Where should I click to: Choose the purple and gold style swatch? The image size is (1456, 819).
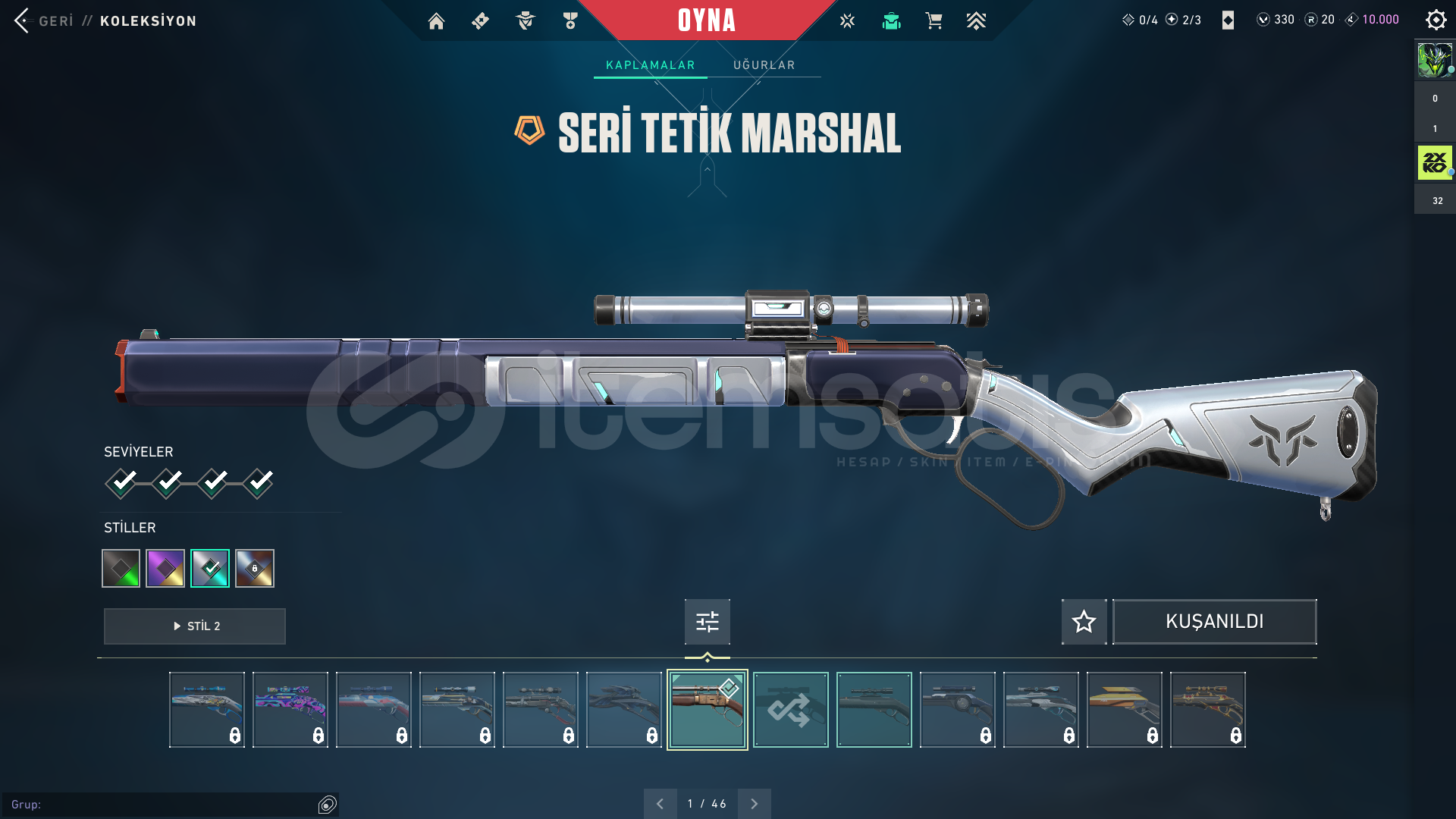[x=165, y=568]
